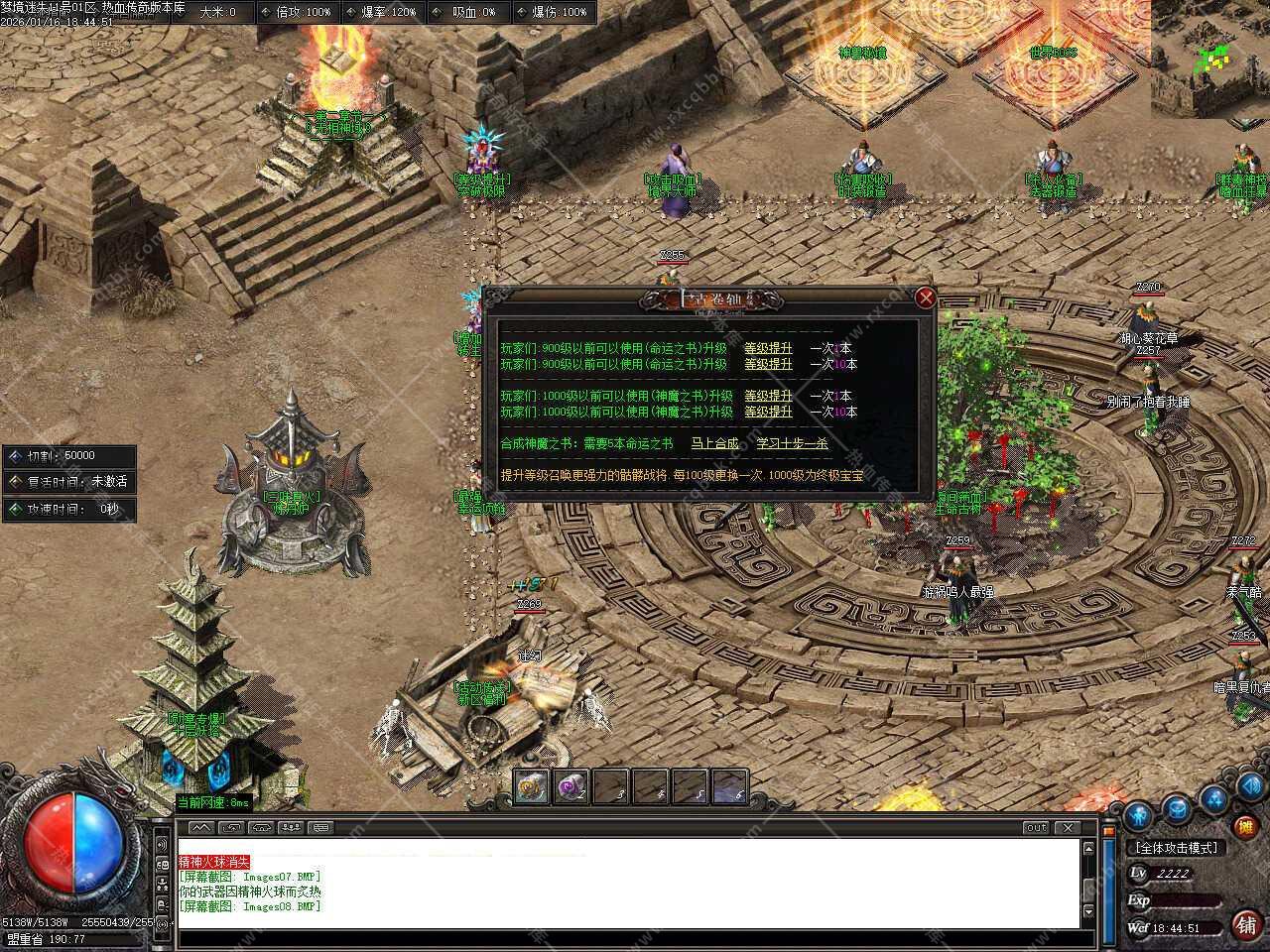Change the 全体攻击模式 attack mode
The height and width of the screenshot is (952, 1270).
1176,848
